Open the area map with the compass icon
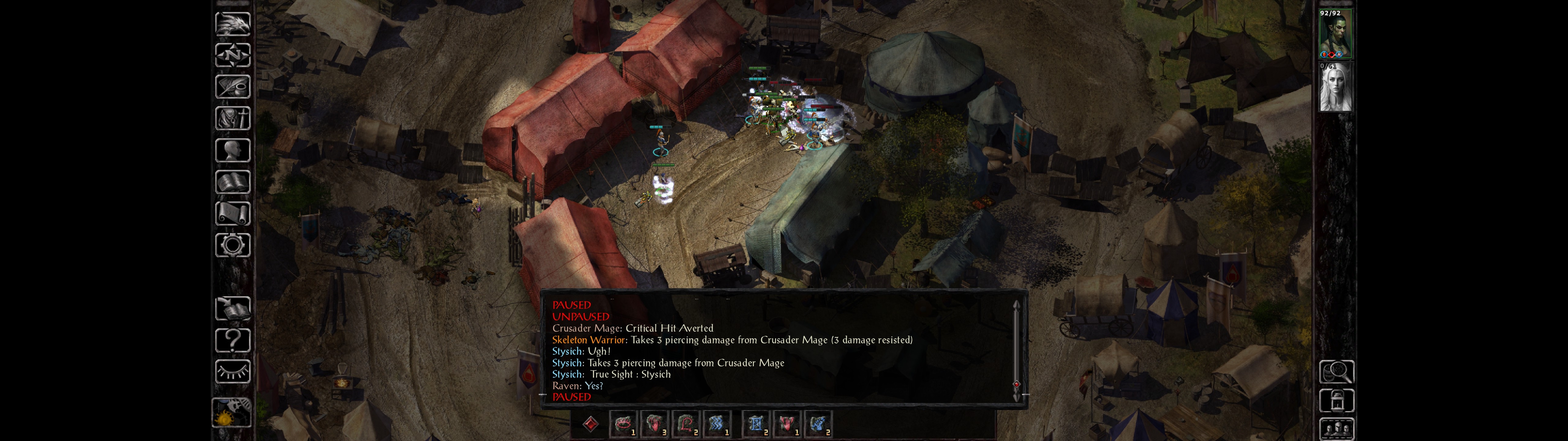Image resolution: width=1568 pixels, height=441 pixels. [232, 55]
